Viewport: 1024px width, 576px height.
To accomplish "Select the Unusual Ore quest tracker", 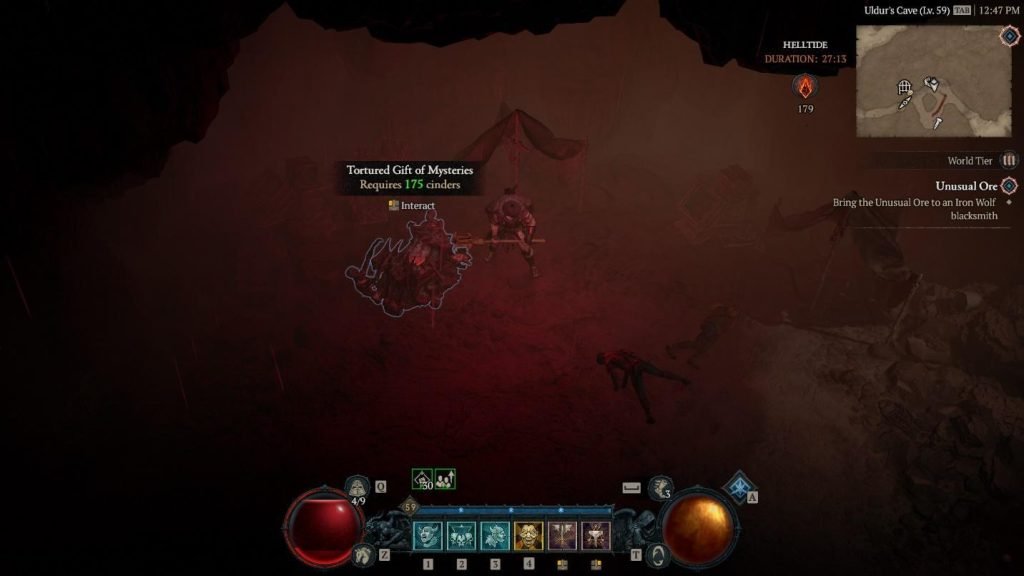I will coord(966,186).
